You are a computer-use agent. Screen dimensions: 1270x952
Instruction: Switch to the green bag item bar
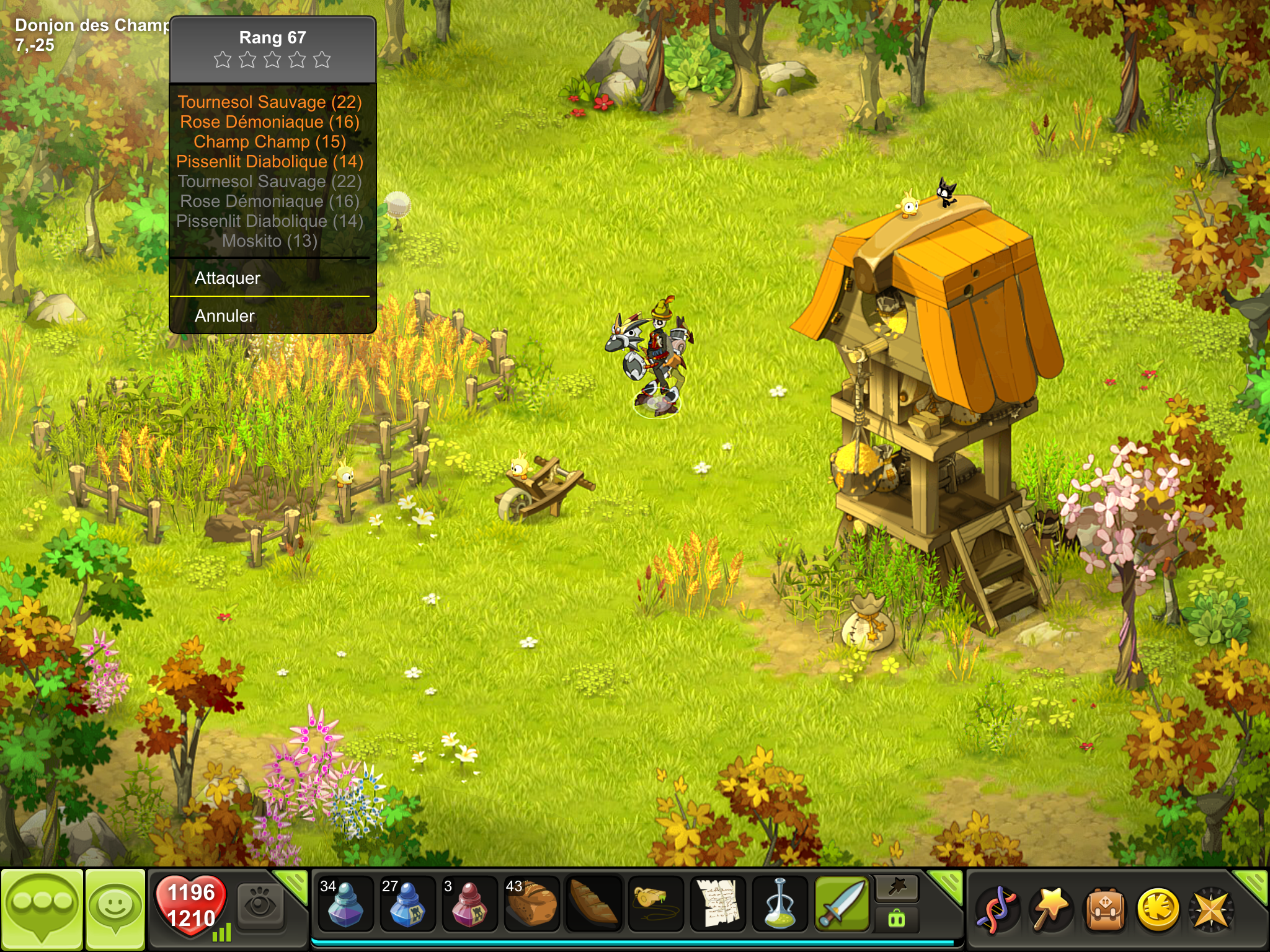(897, 919)
